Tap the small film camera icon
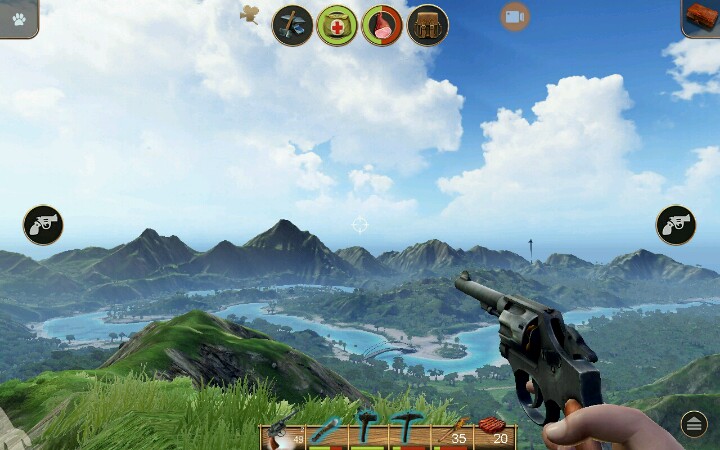The height and width of the screenshot is (450, 720). (x=250, y=14)
